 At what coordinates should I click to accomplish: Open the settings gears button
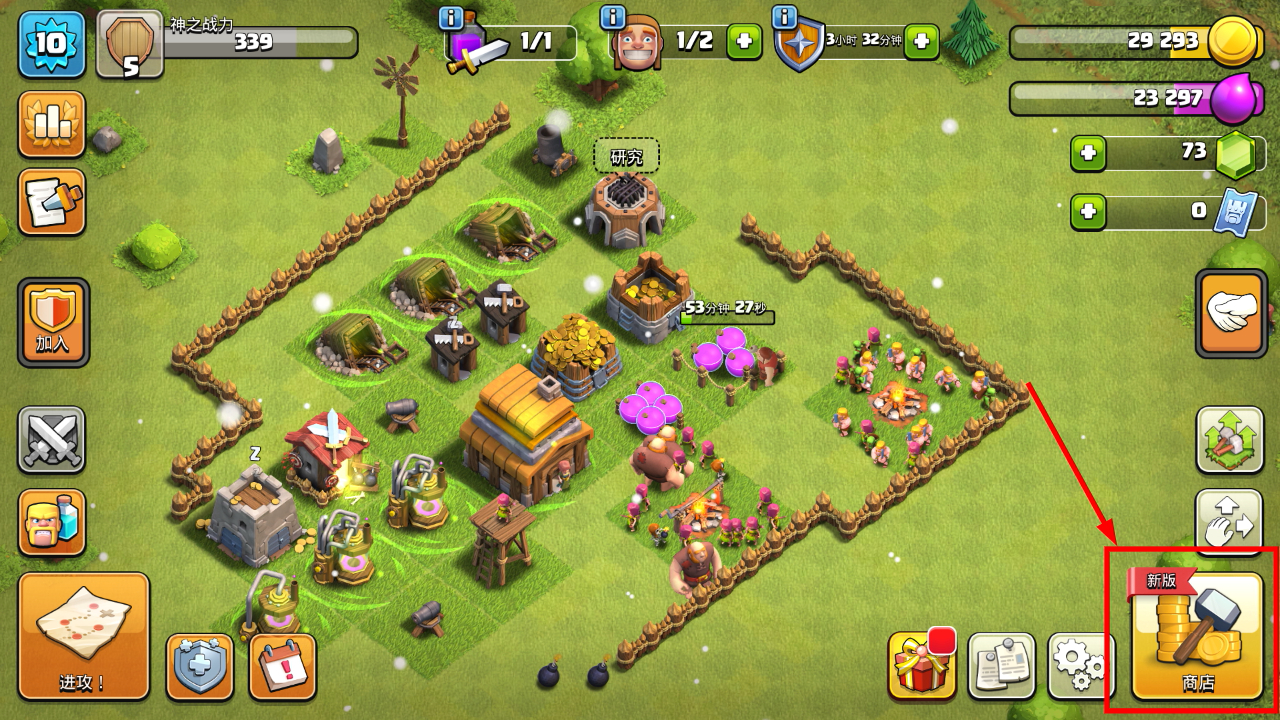click(x=1081, y=665)
